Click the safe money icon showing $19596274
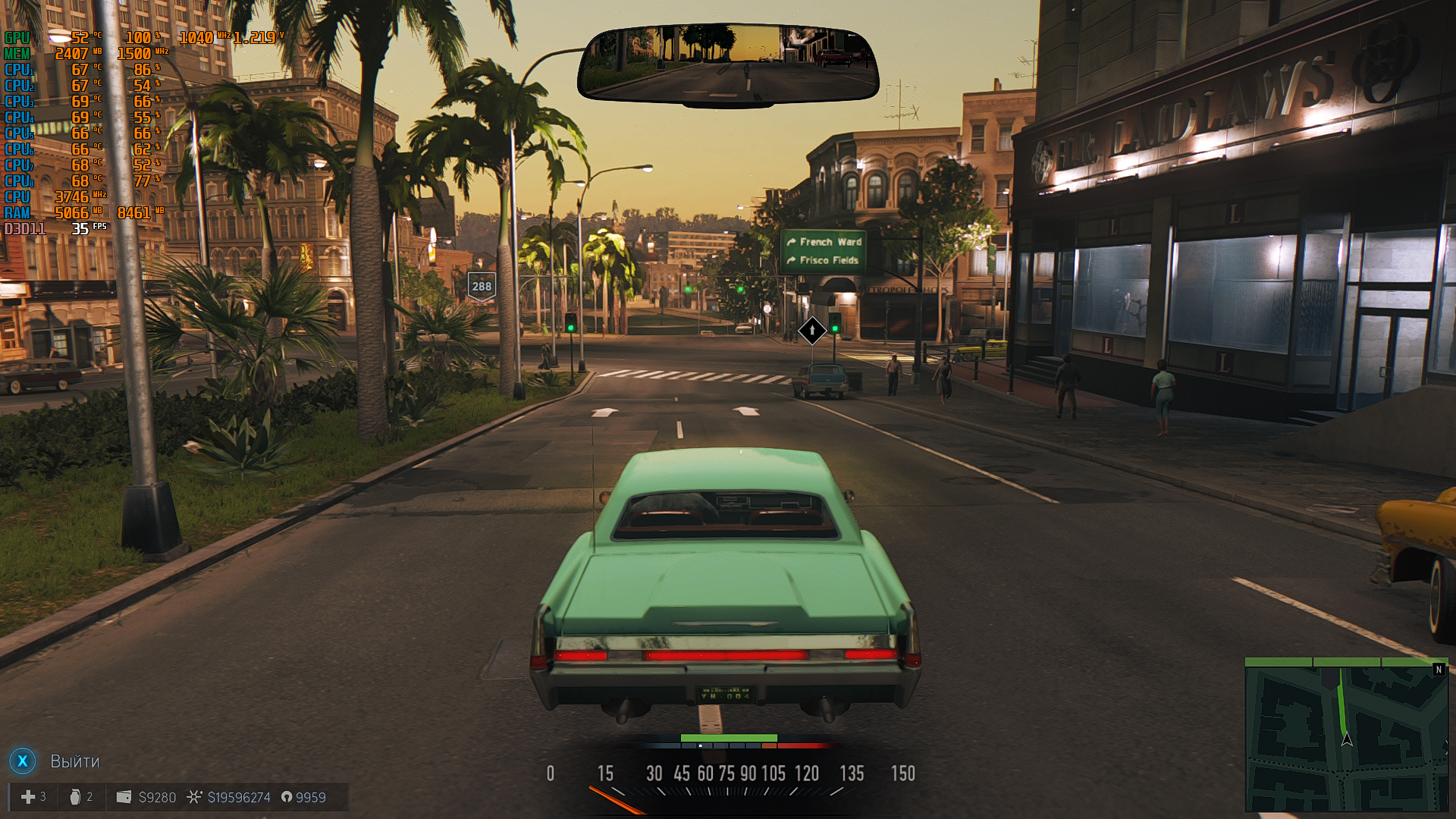This screenshot has width=1456, height=819. point(195,797)
